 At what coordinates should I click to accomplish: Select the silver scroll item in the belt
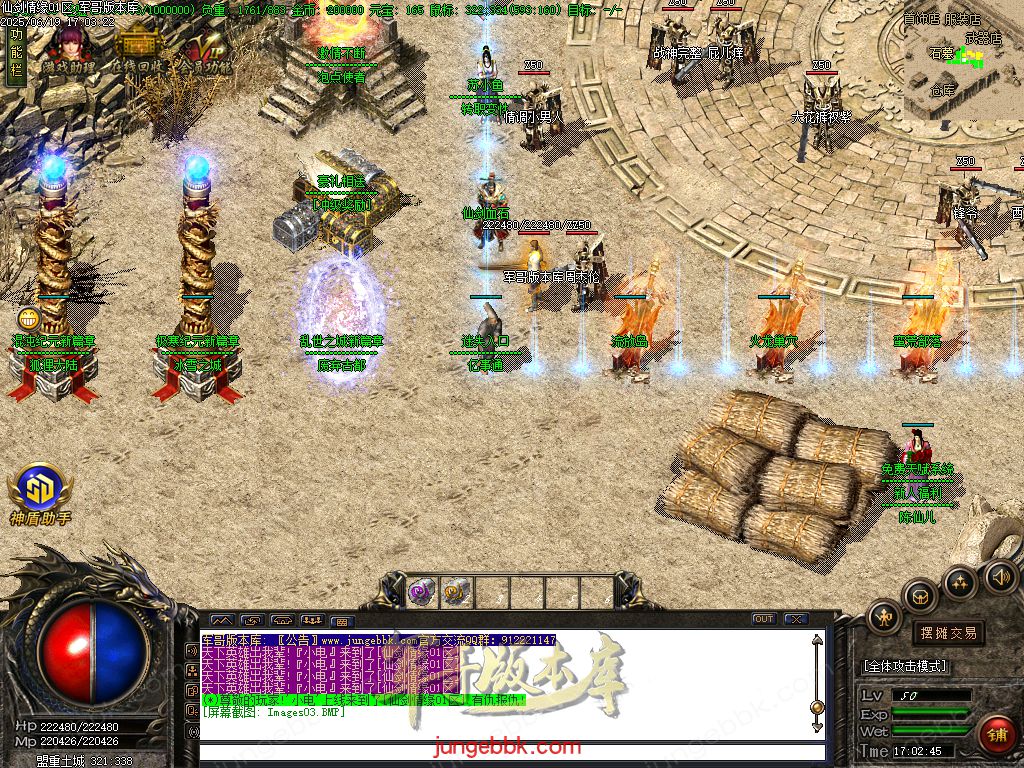tap(455, 591)
